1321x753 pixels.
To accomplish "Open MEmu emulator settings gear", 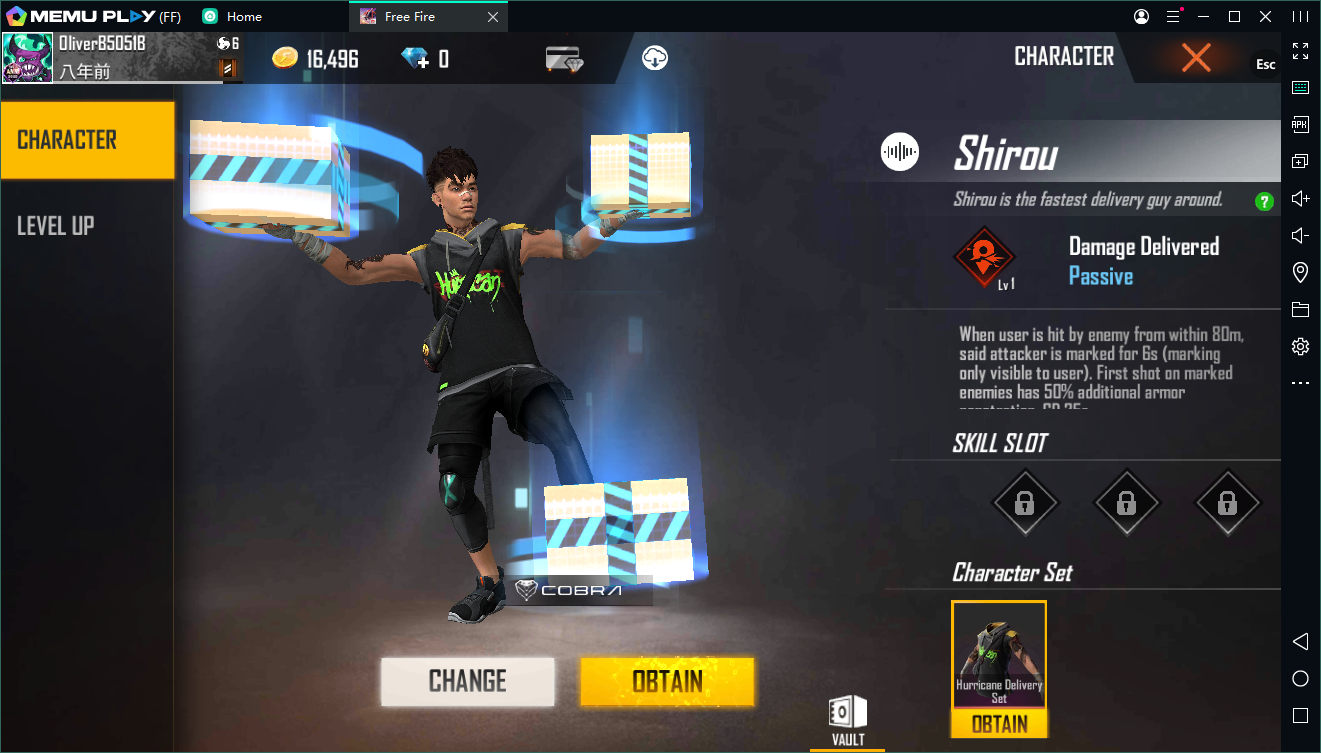I will point(1300,347).
